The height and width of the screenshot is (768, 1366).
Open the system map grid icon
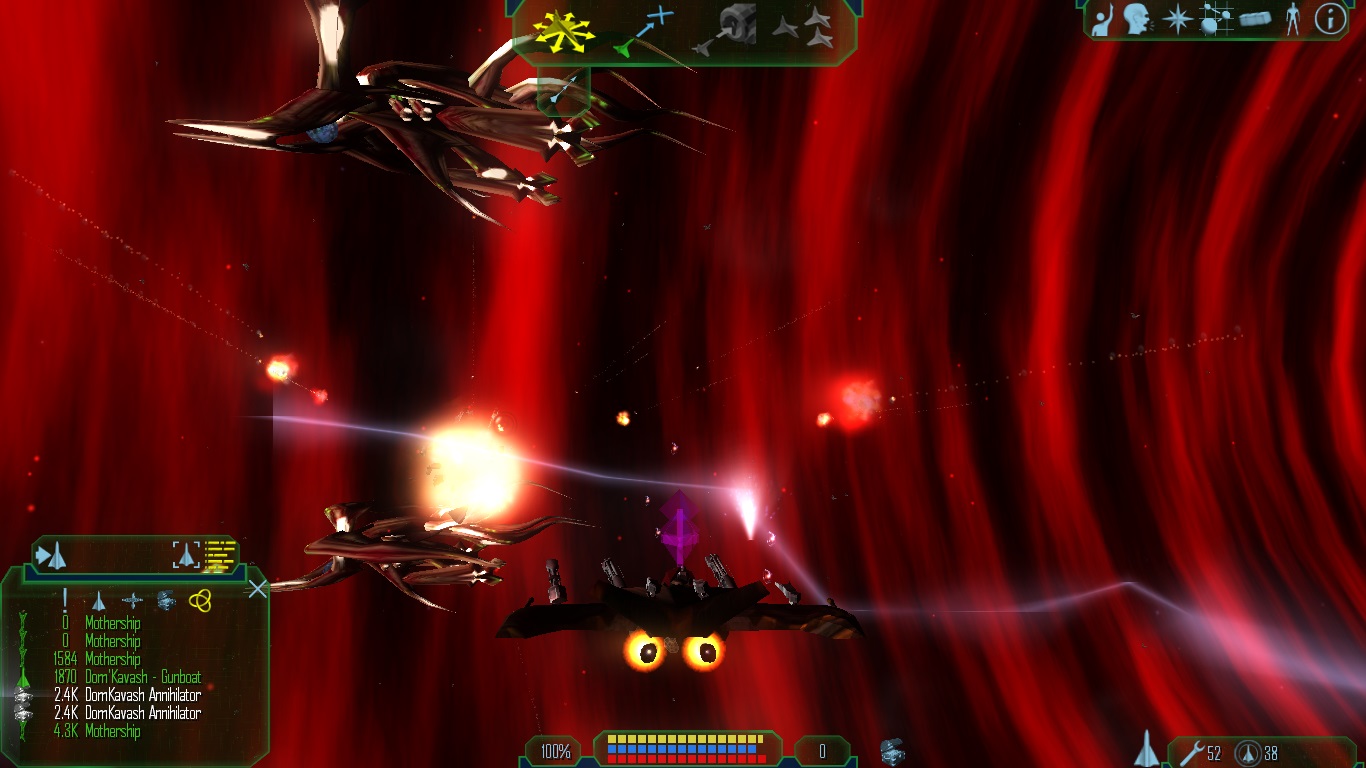[x=1216, y=19]
